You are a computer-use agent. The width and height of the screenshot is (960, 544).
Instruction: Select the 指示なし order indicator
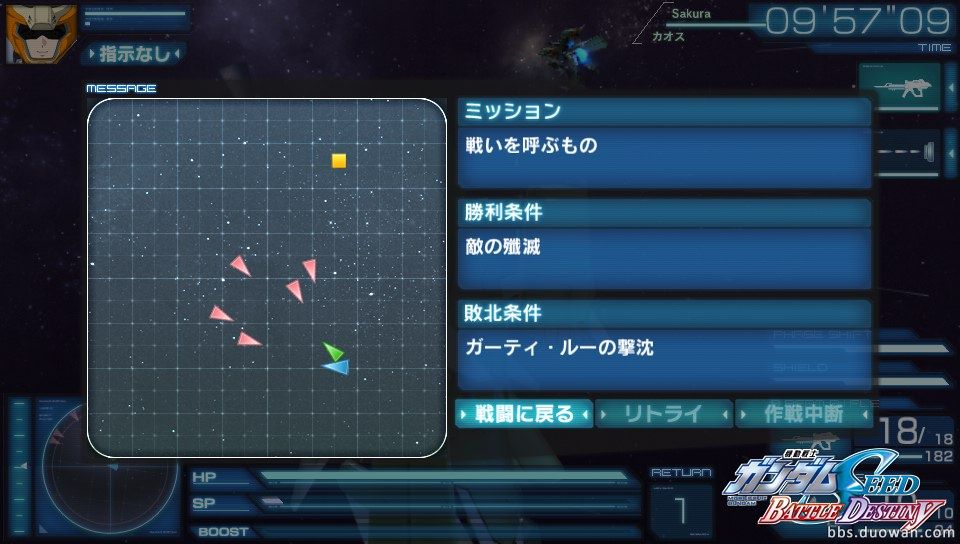(134, 53)
